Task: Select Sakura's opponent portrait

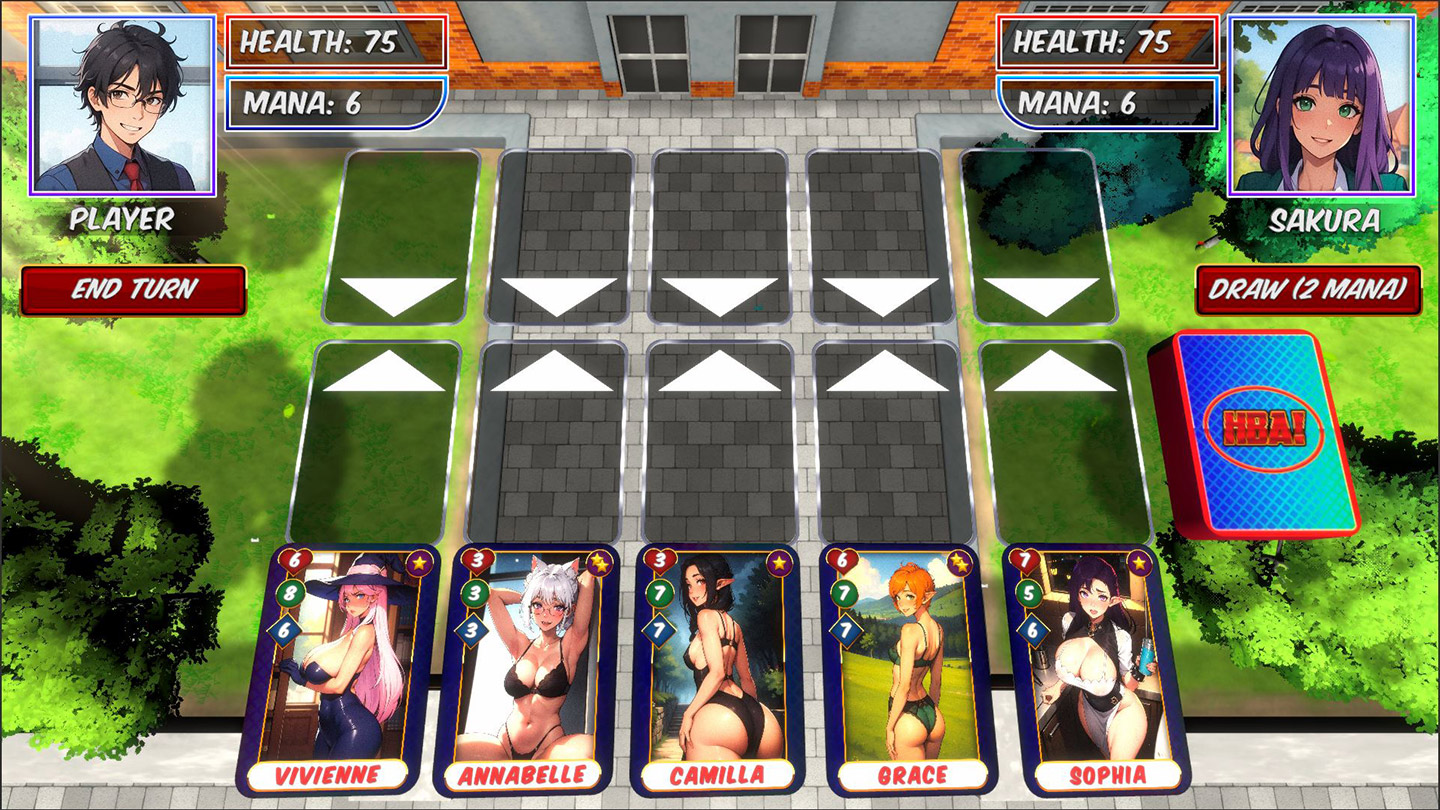Action: [x=1322, y=104]
